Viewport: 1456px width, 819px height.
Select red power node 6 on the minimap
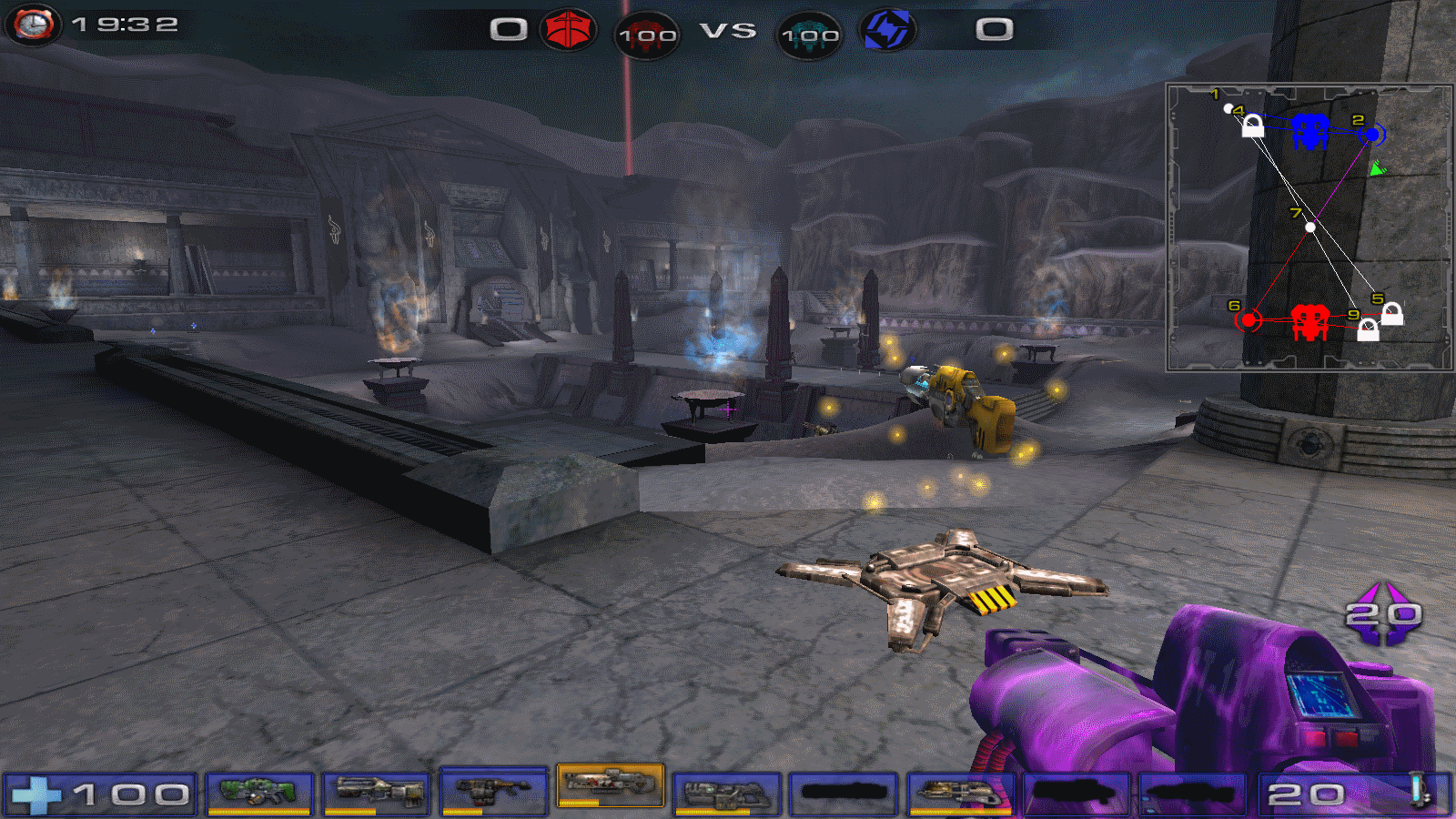(1249, 319)
